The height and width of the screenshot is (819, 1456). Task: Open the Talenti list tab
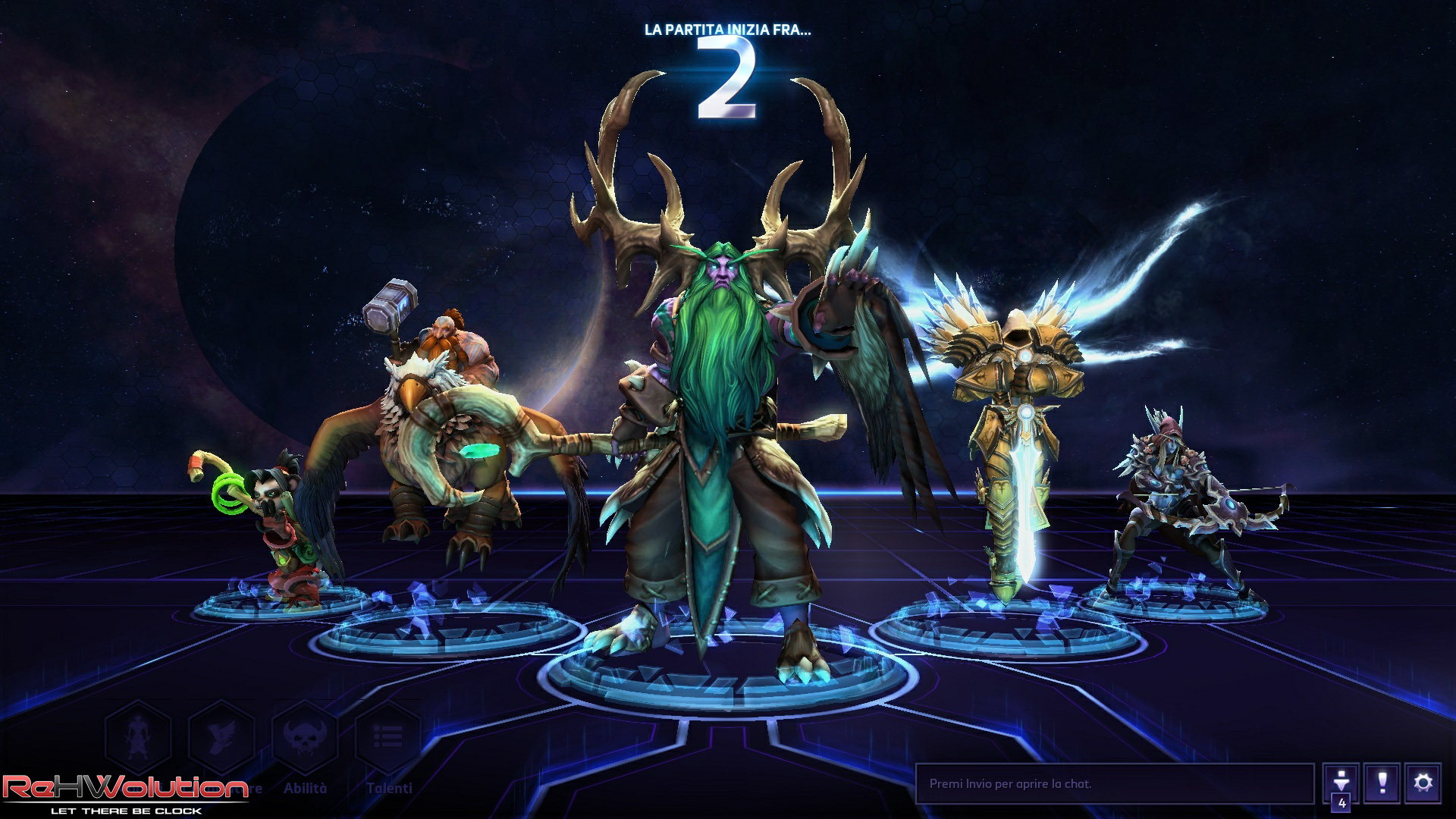tap(388, 739)
